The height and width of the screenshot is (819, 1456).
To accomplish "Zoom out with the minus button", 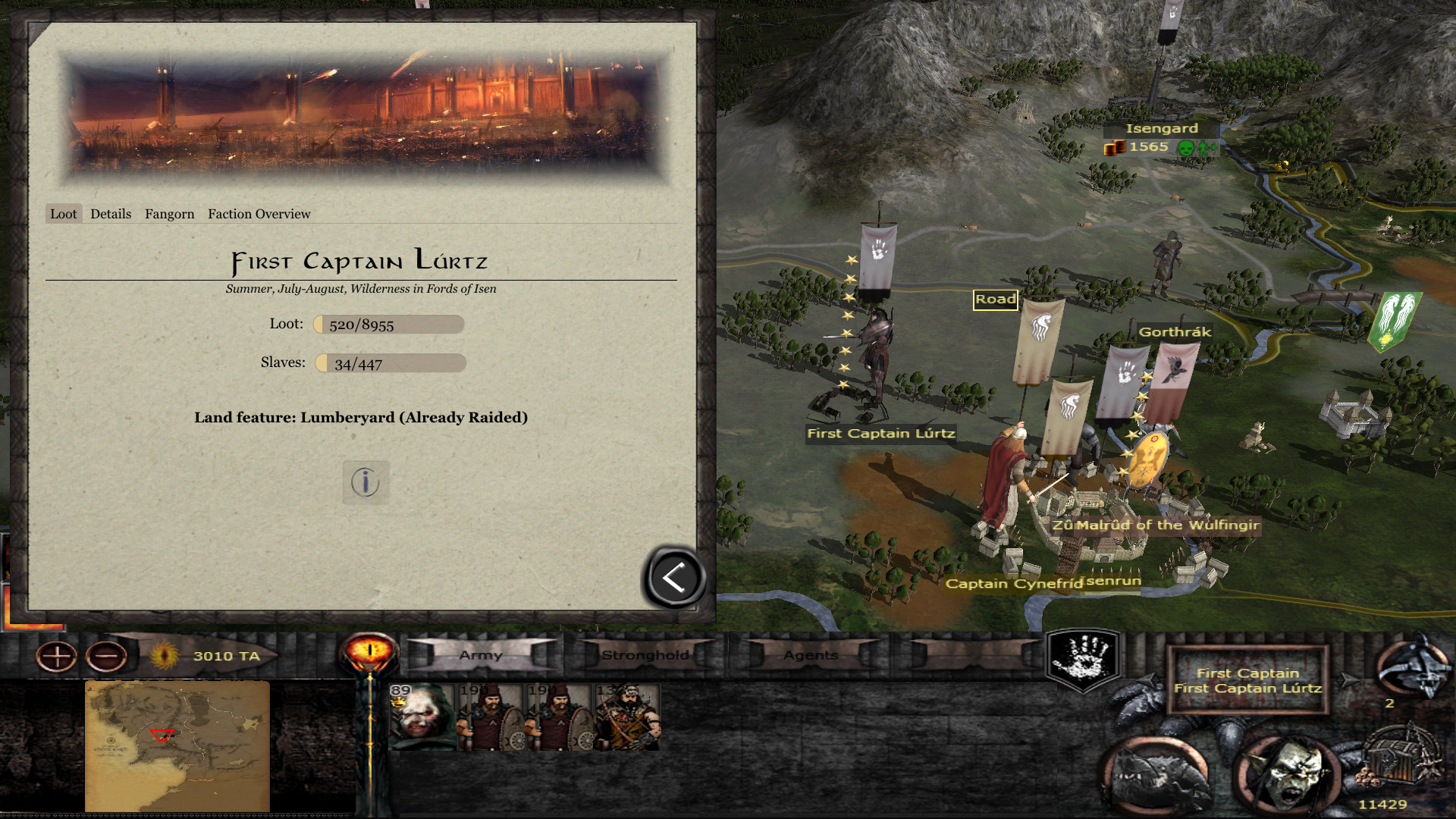I will click(106, 656).
